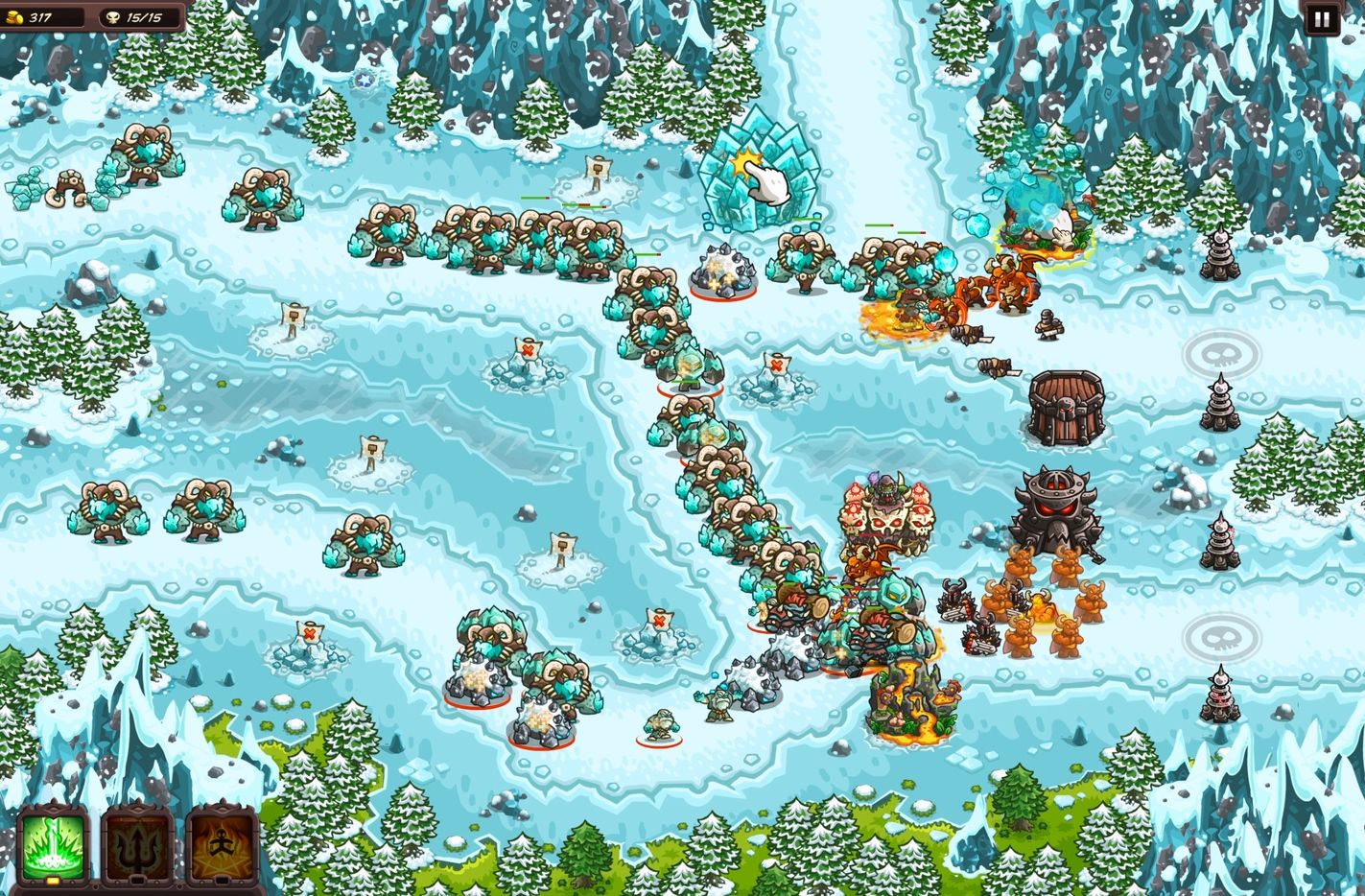Select the dark trident ability icon
1365x896 pixels.
click(x=137, y=845)
